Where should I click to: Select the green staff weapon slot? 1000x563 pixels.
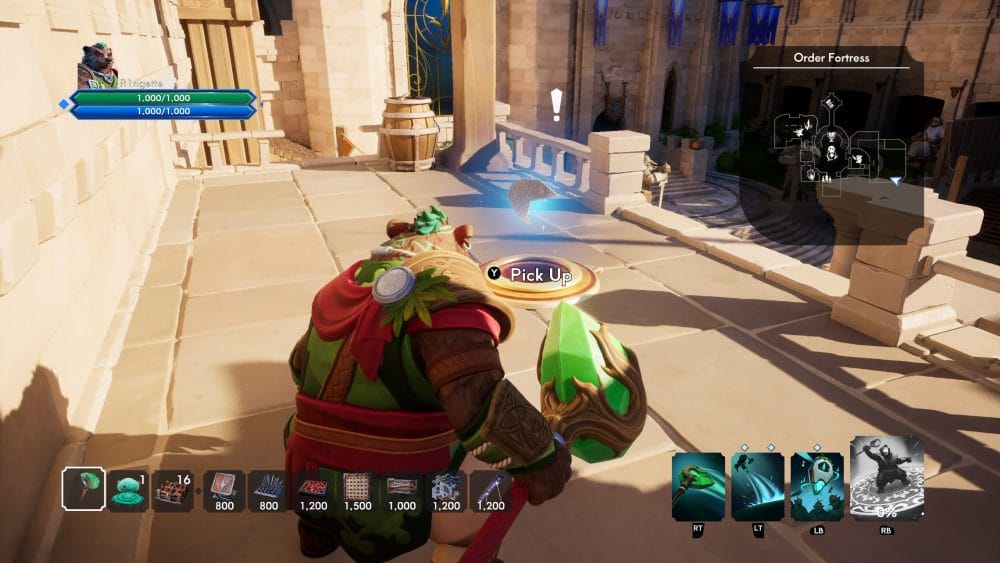(84, 489)
